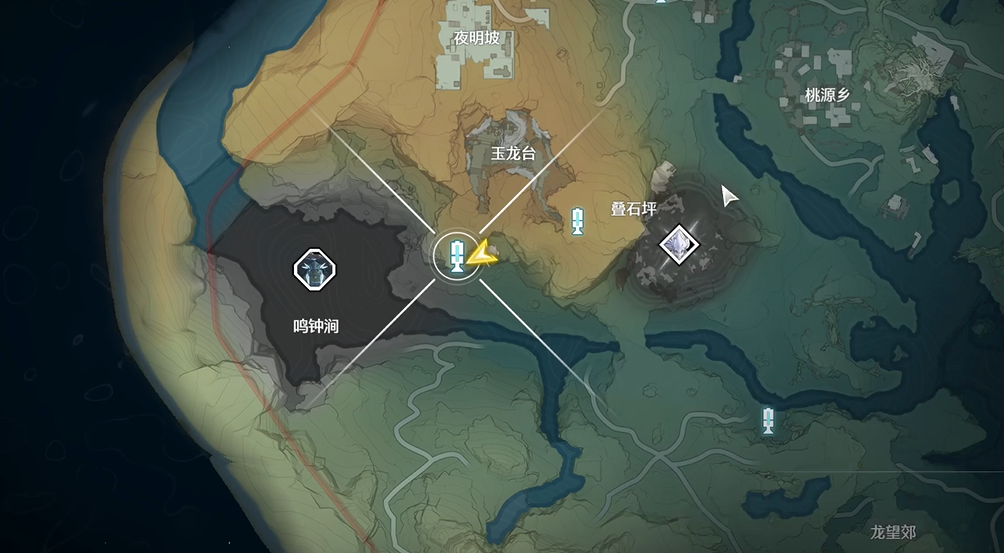Image resolution: width=1004 pixels, height=553 pixels.
Task: Select the hexagonal boss marker above 鸣钟涧
Action: coord(314,267)
